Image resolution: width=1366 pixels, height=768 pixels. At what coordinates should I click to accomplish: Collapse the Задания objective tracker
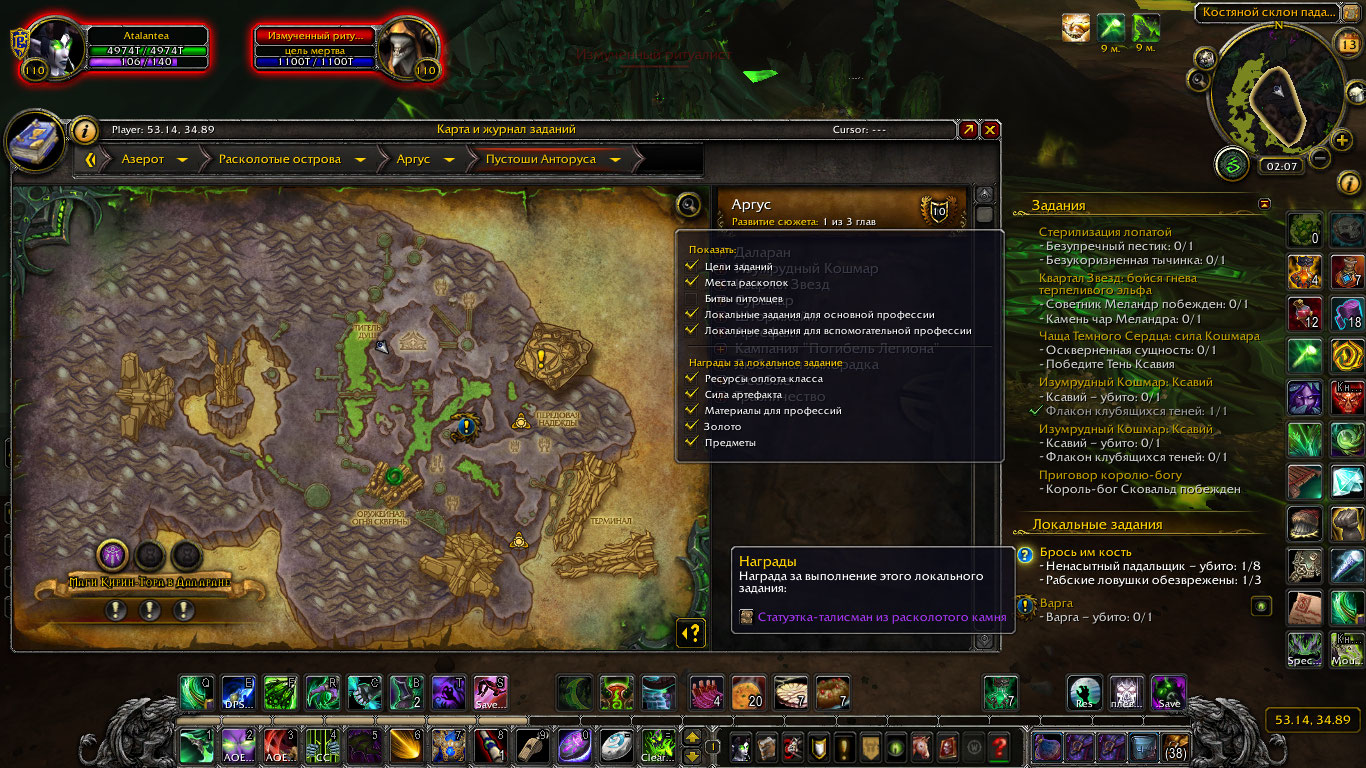point(1265,204)
